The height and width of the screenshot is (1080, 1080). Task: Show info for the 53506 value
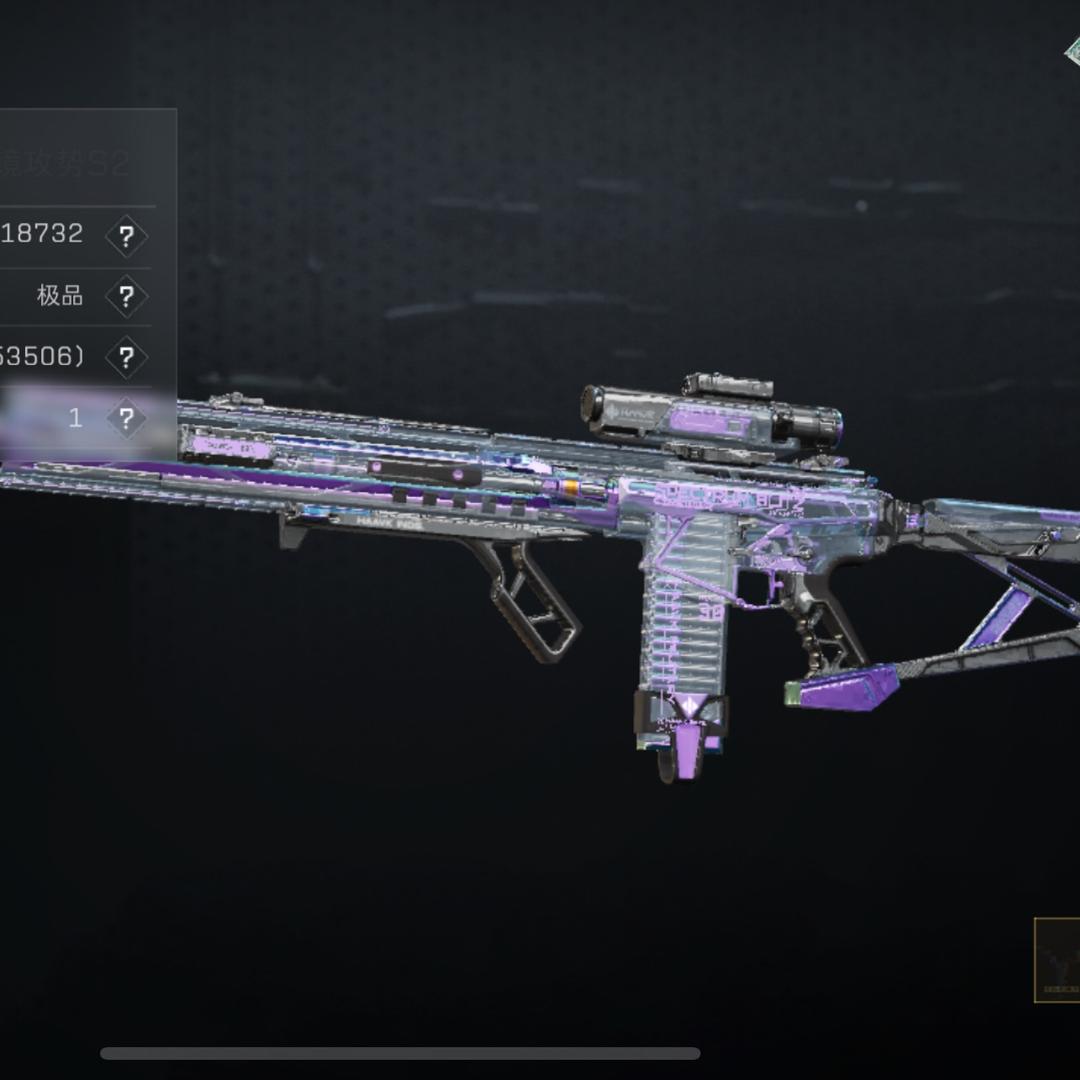(126, 358)
